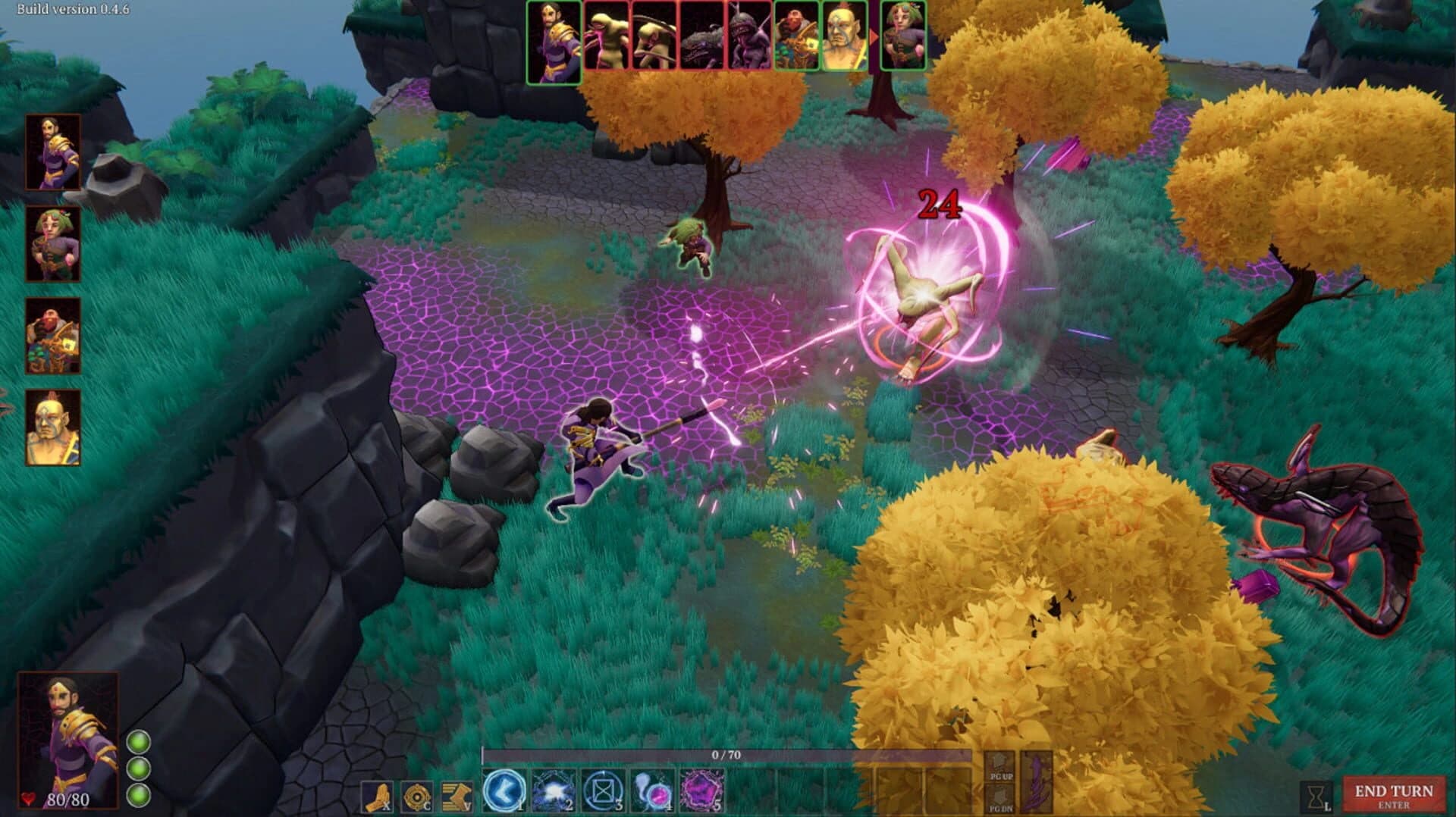
Task: Click PG UP to page the hotbar
Action: click(999, 768)
